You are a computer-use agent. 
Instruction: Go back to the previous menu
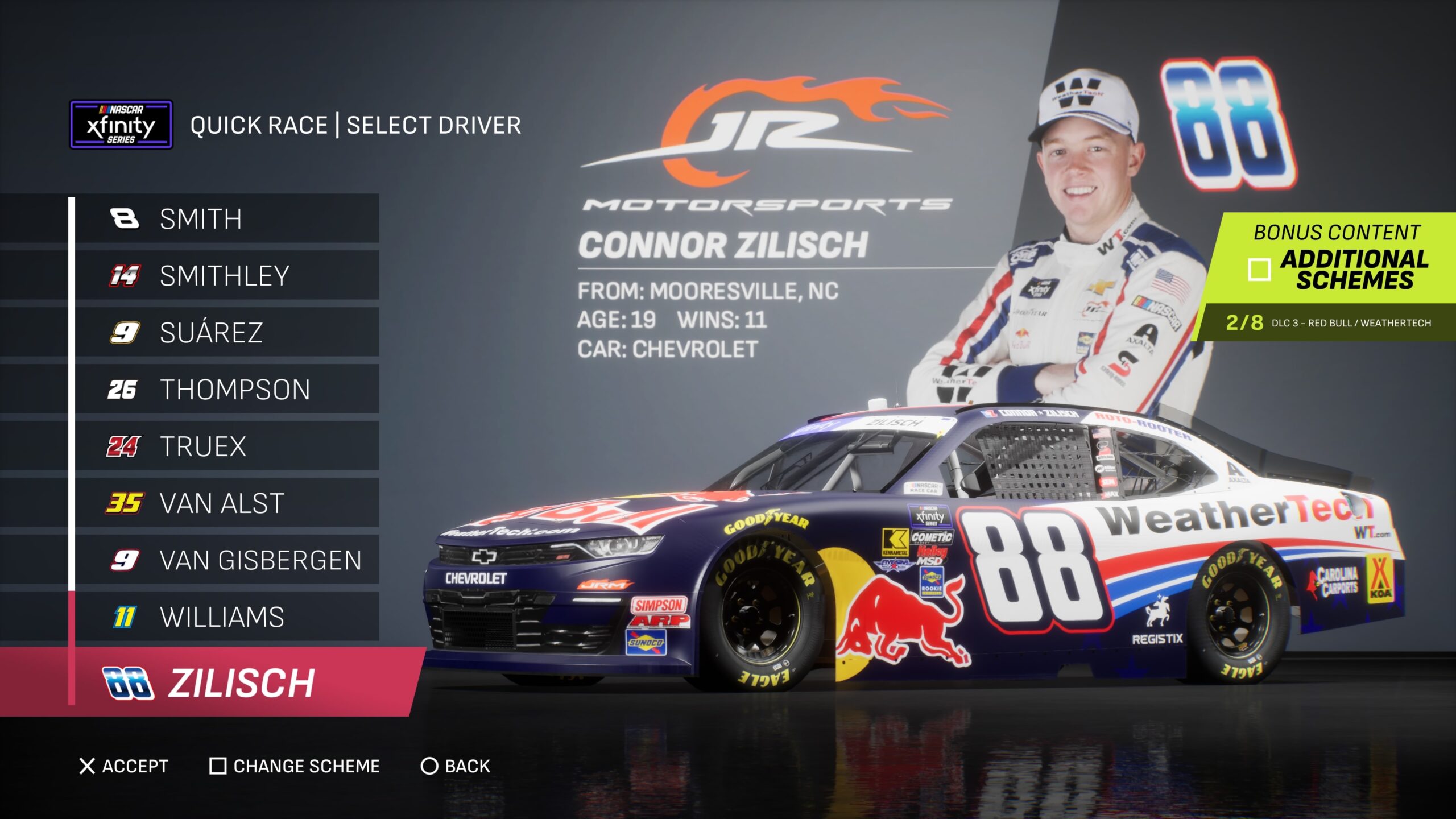pyautogui.click(x=456, y=766)
